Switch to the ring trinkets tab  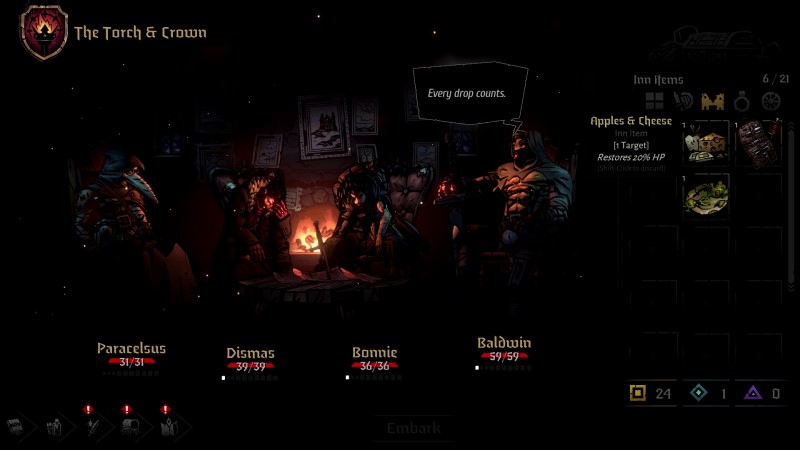coord(741,101)
